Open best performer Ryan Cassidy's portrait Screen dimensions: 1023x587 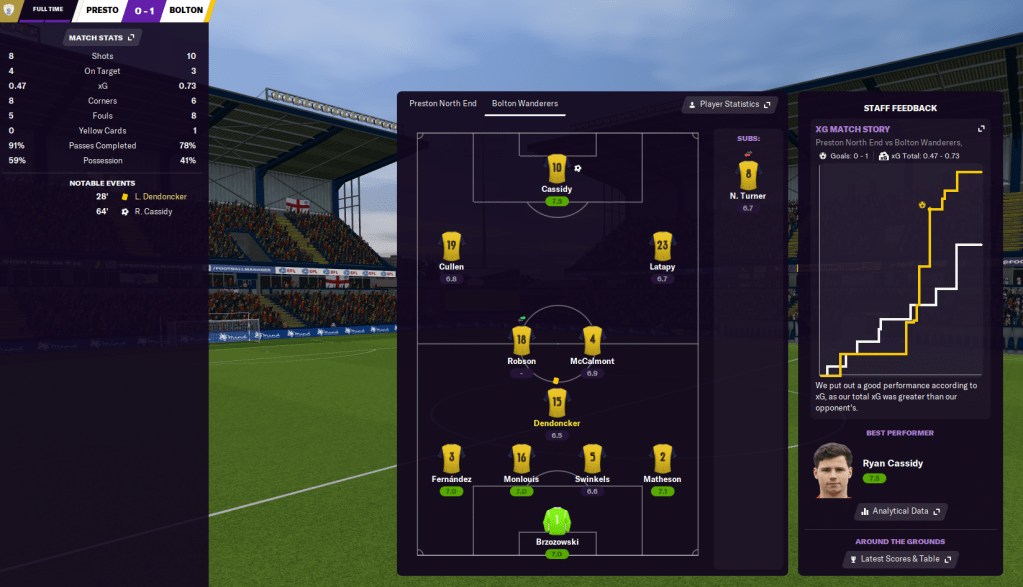pyautogui.click(x=833, y=470)
